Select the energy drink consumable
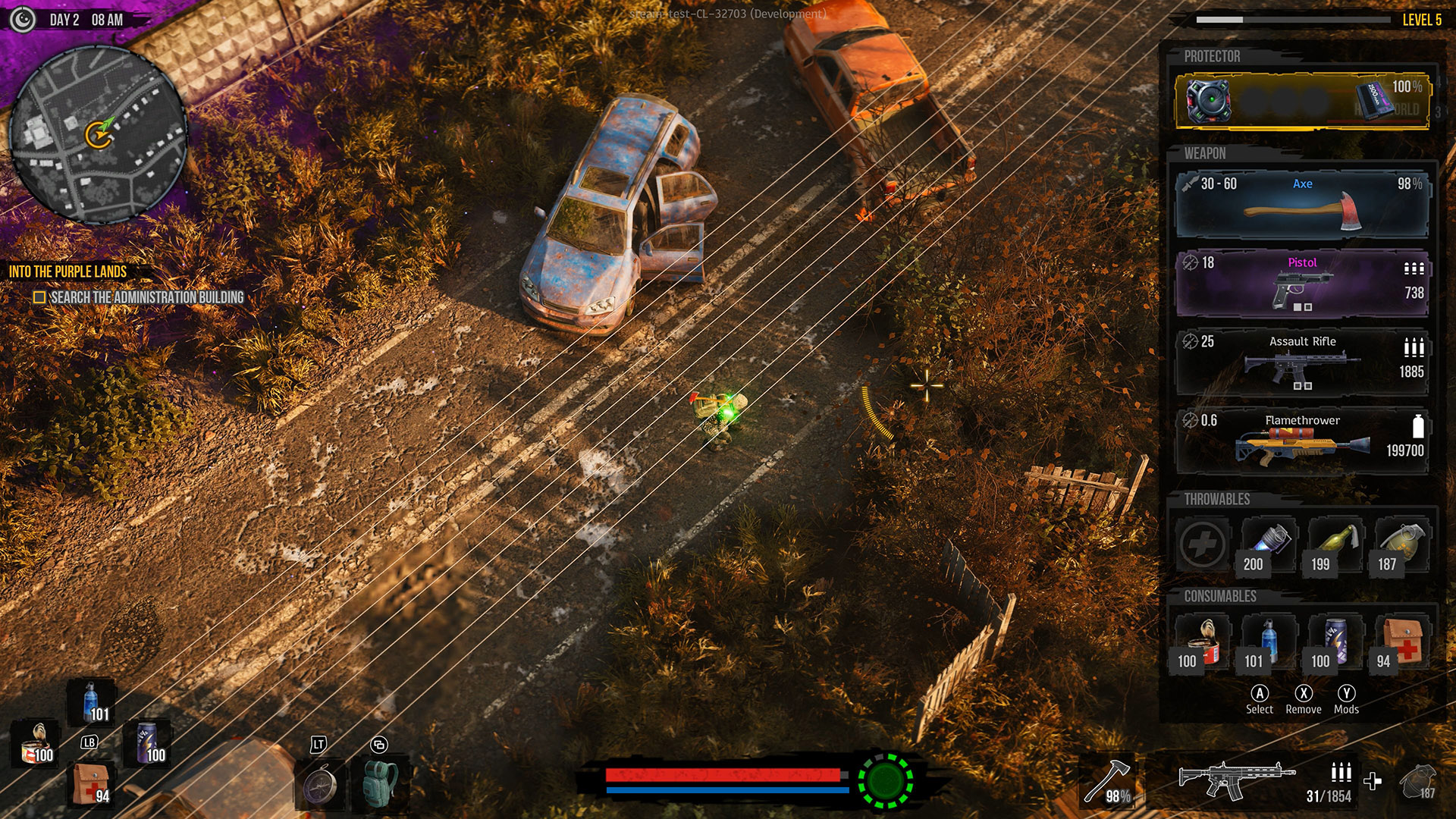 pyautogui.click(x=1335, y=641)
